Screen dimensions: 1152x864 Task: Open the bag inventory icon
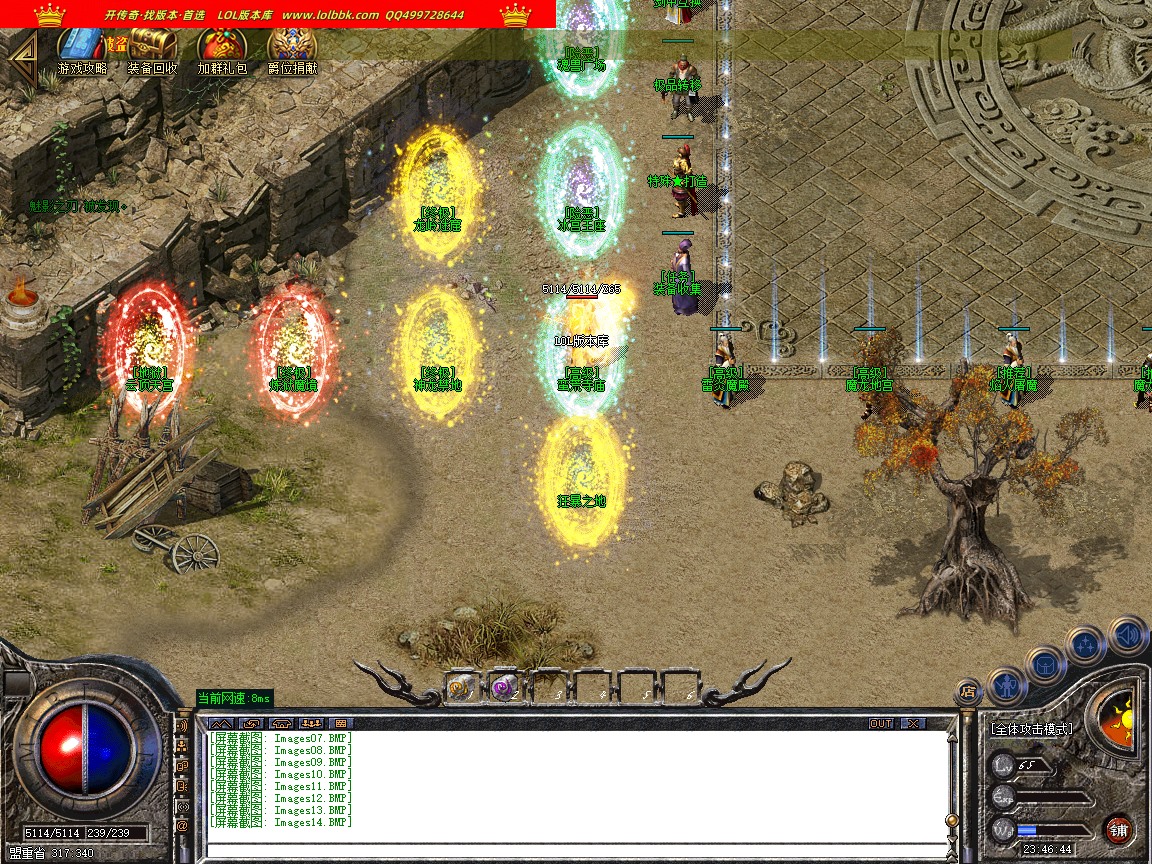1045,663
